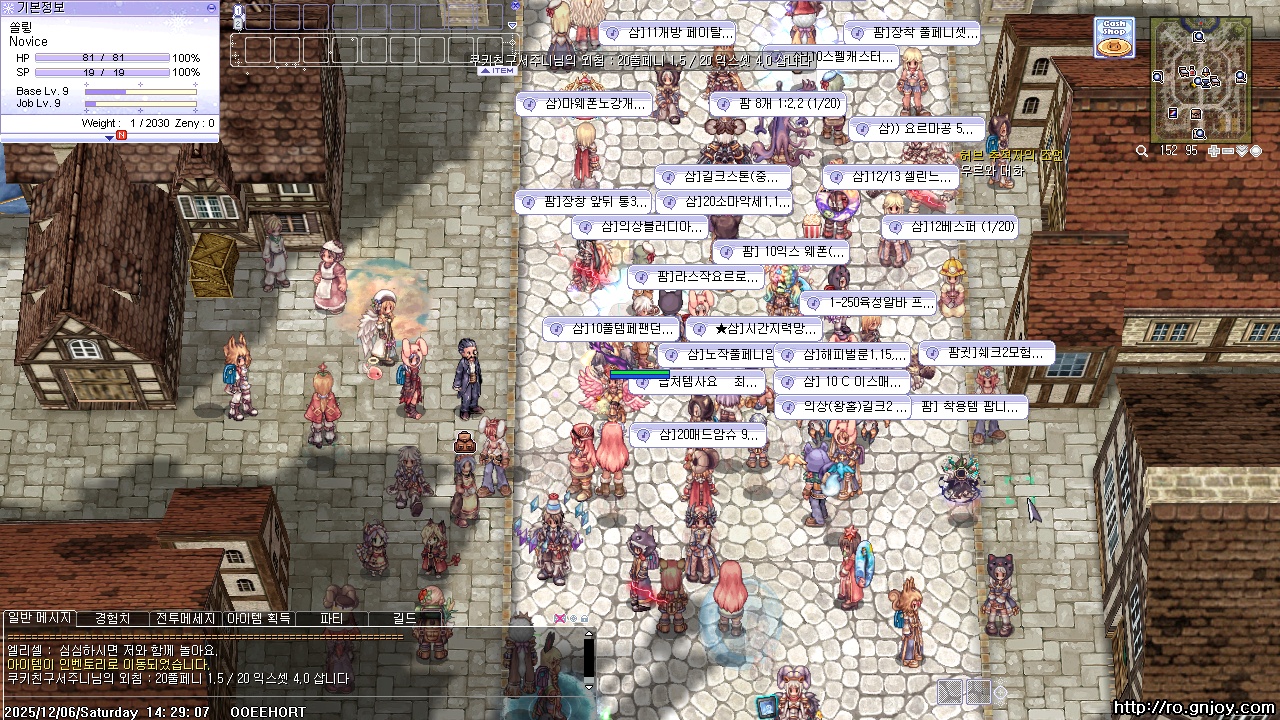Click the chat log scroll-up arrow
1280x720 pixels.
(x=589, y=635)
